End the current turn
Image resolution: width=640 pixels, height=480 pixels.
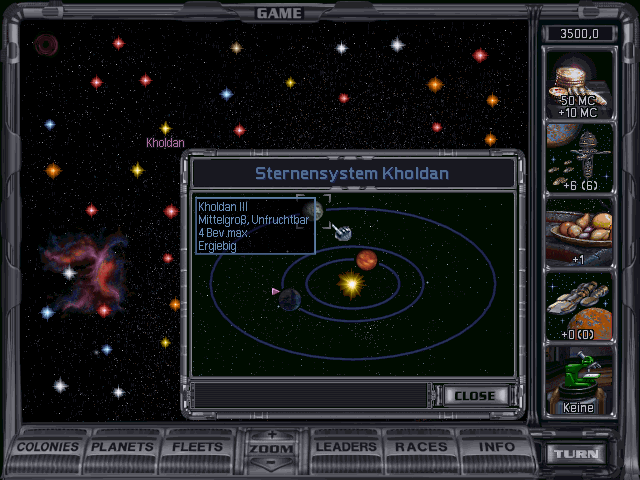[x=577, y=454]
